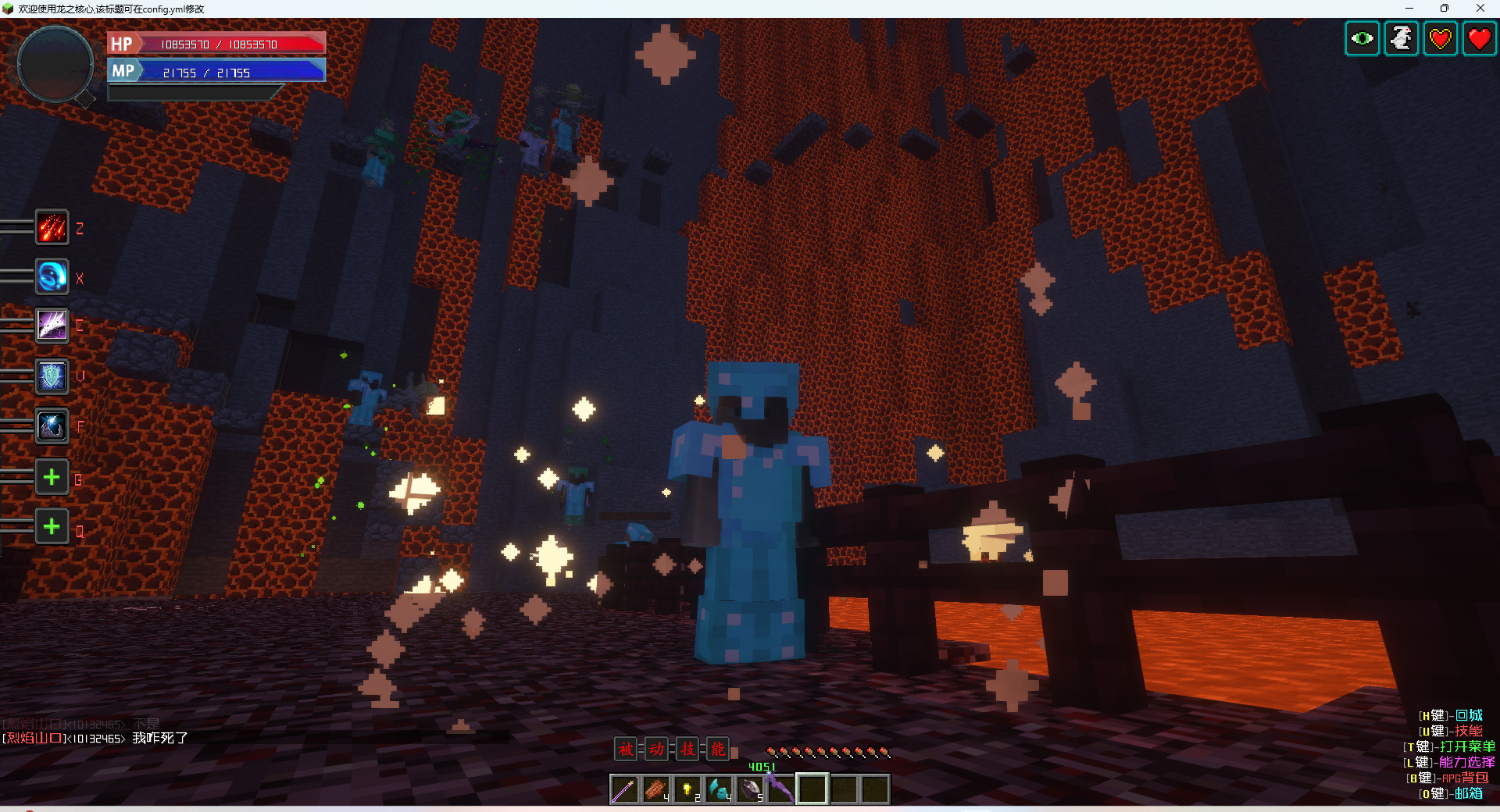Click the green eye status icon
The height and width of the screenshot is (812, 1500).
tap(1362, 38)
